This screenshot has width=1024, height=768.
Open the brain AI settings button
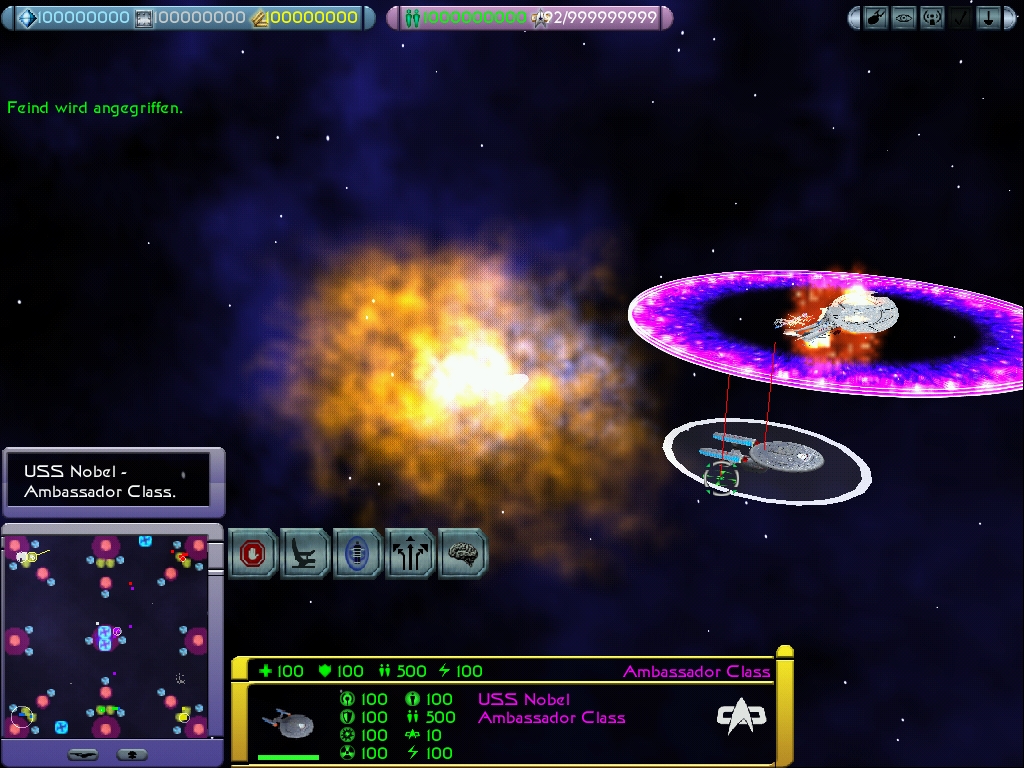(x=462, y=553)
